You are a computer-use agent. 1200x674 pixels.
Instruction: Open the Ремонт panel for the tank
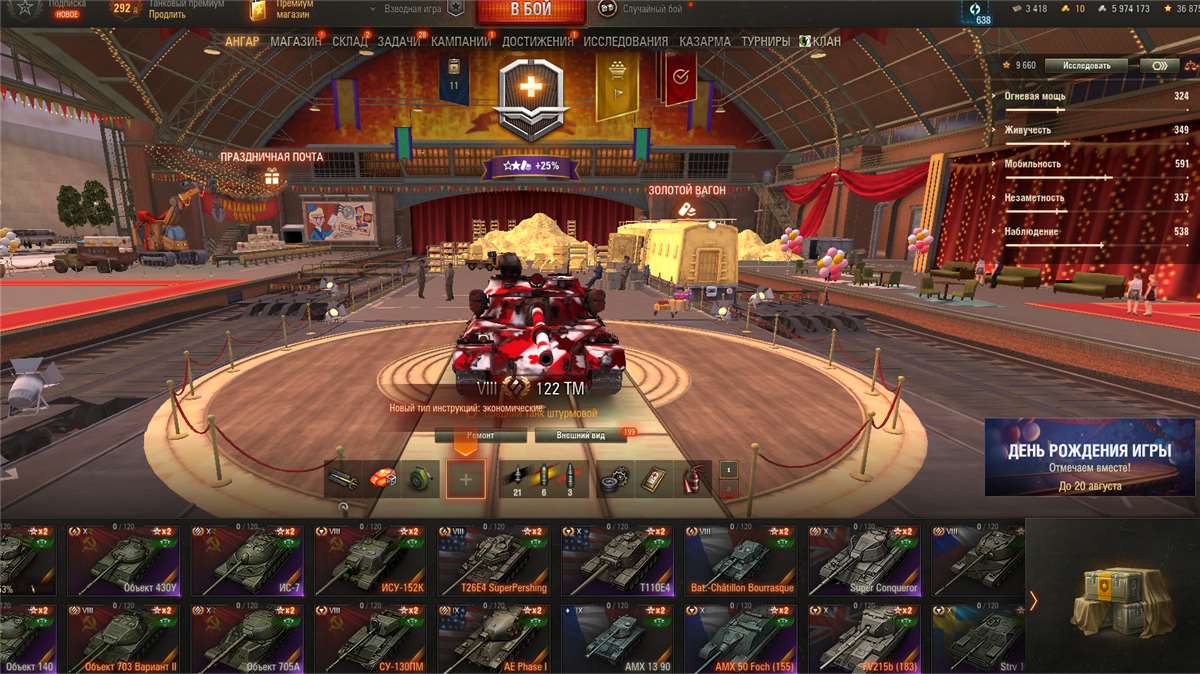point(480,436)
